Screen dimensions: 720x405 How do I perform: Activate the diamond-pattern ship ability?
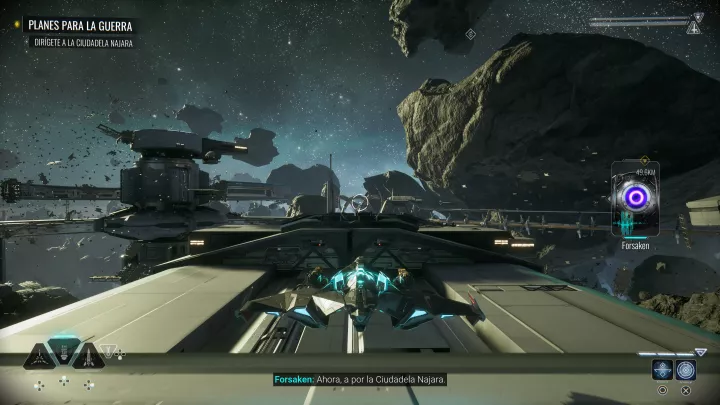662,369
